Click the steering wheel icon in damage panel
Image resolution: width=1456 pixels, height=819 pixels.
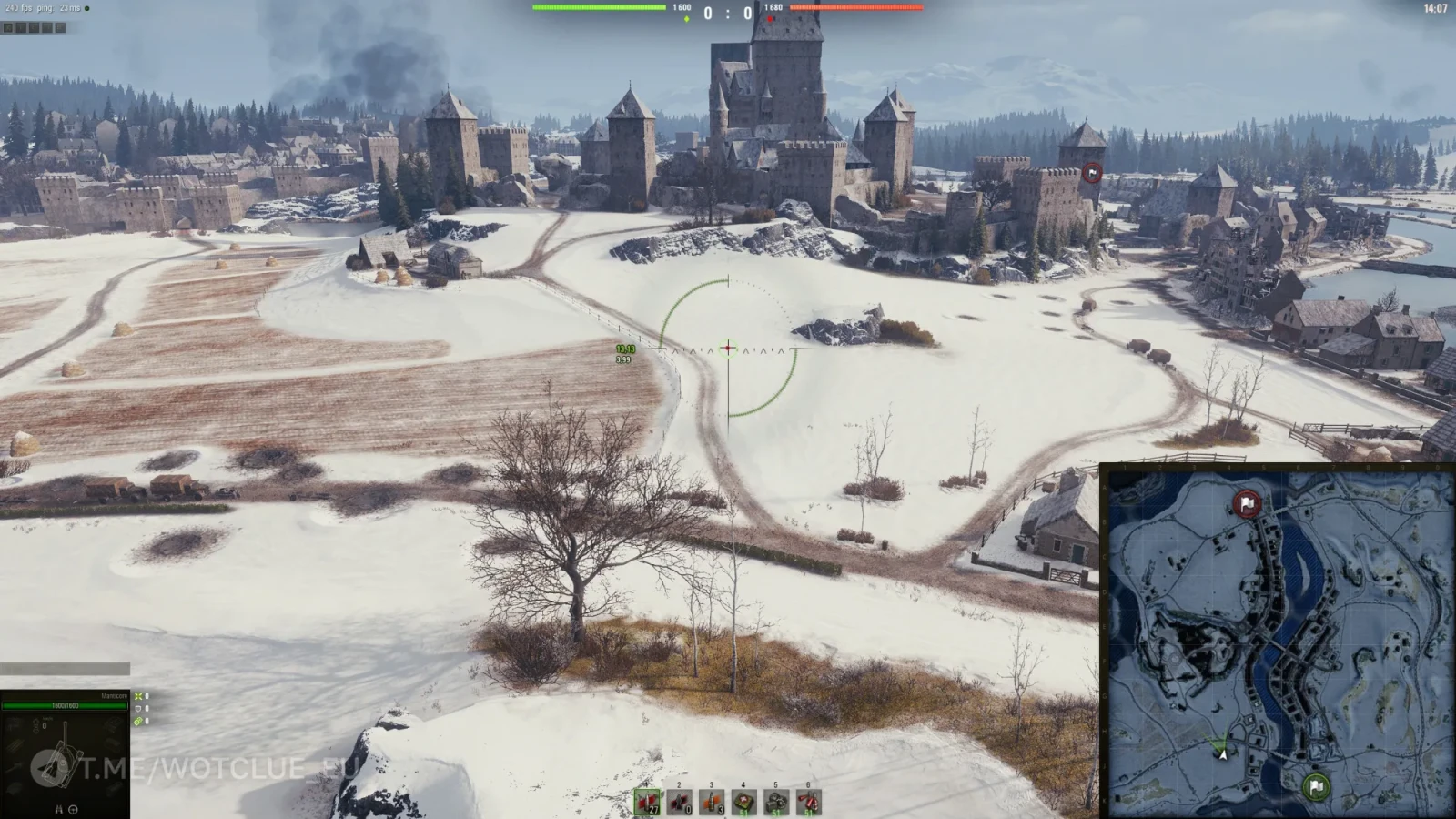73,809
